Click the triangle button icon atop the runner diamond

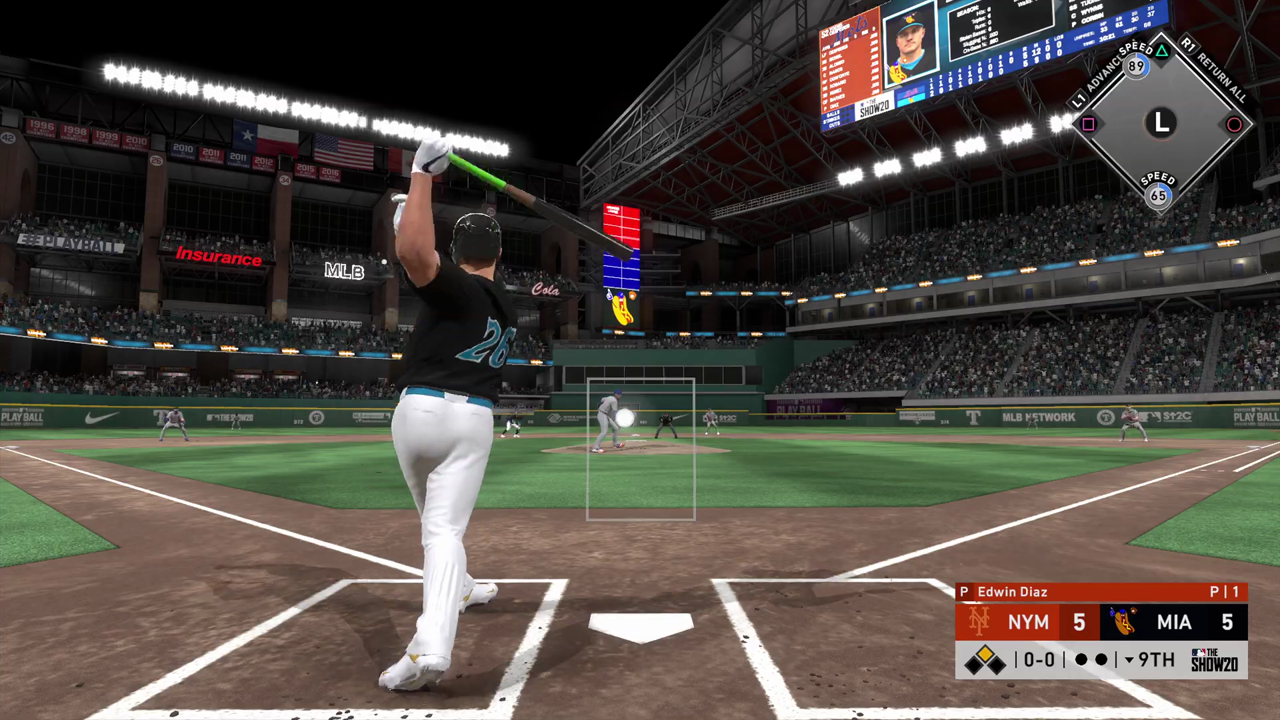click(x=1163, y=49)
